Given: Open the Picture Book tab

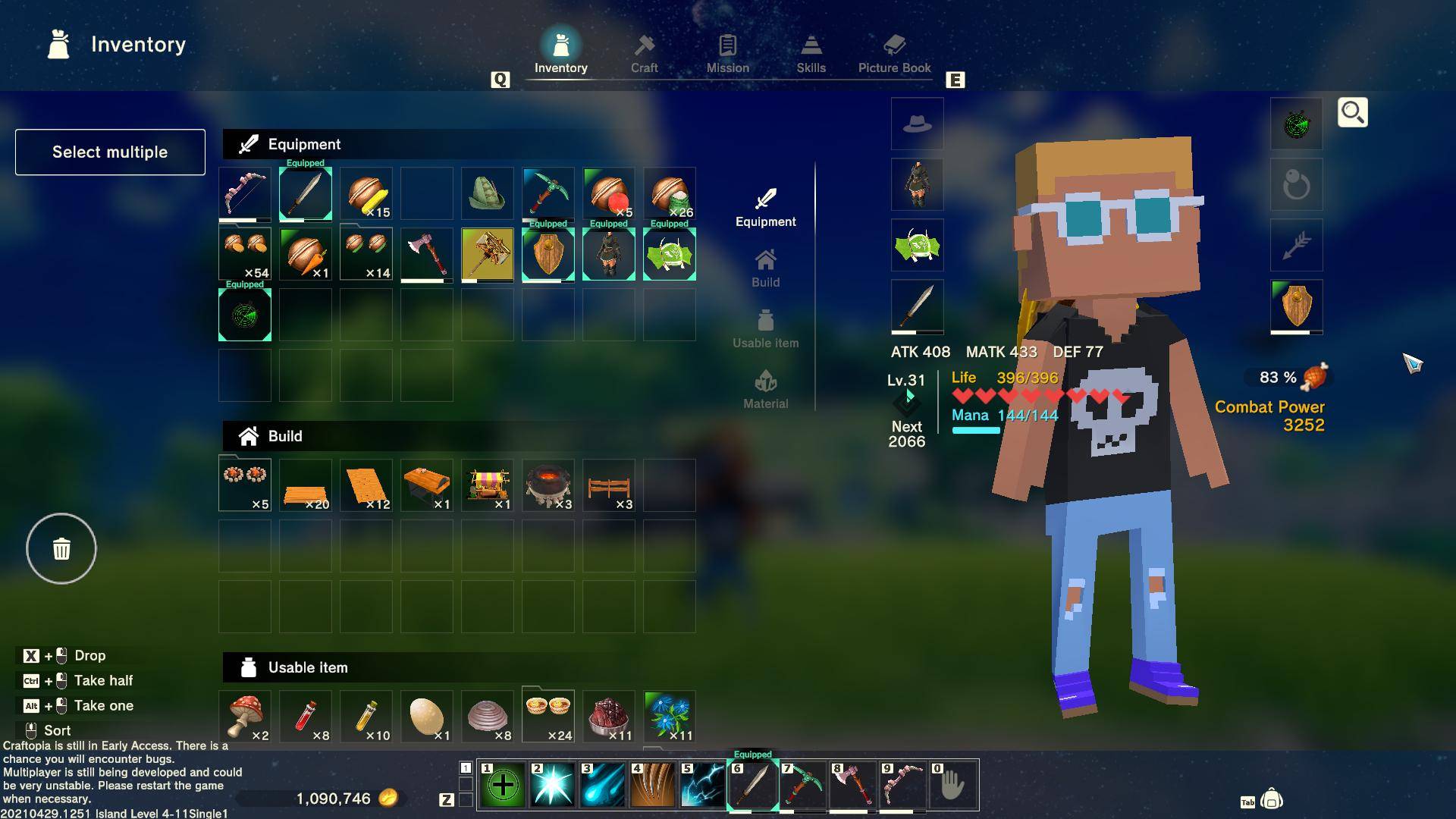Looking at the screenshot, I should (894, 53).
